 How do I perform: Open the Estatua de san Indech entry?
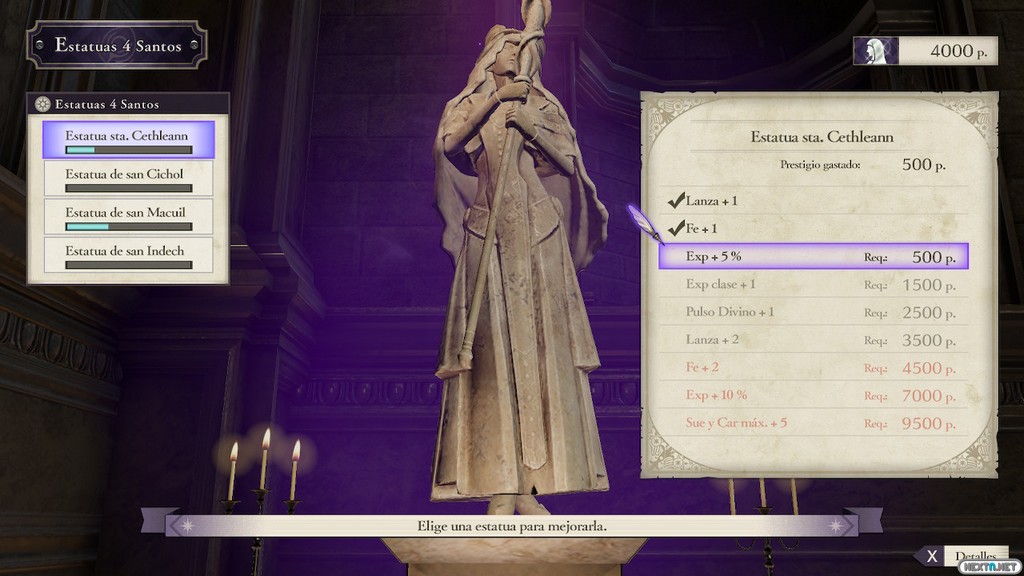(128, 256)
